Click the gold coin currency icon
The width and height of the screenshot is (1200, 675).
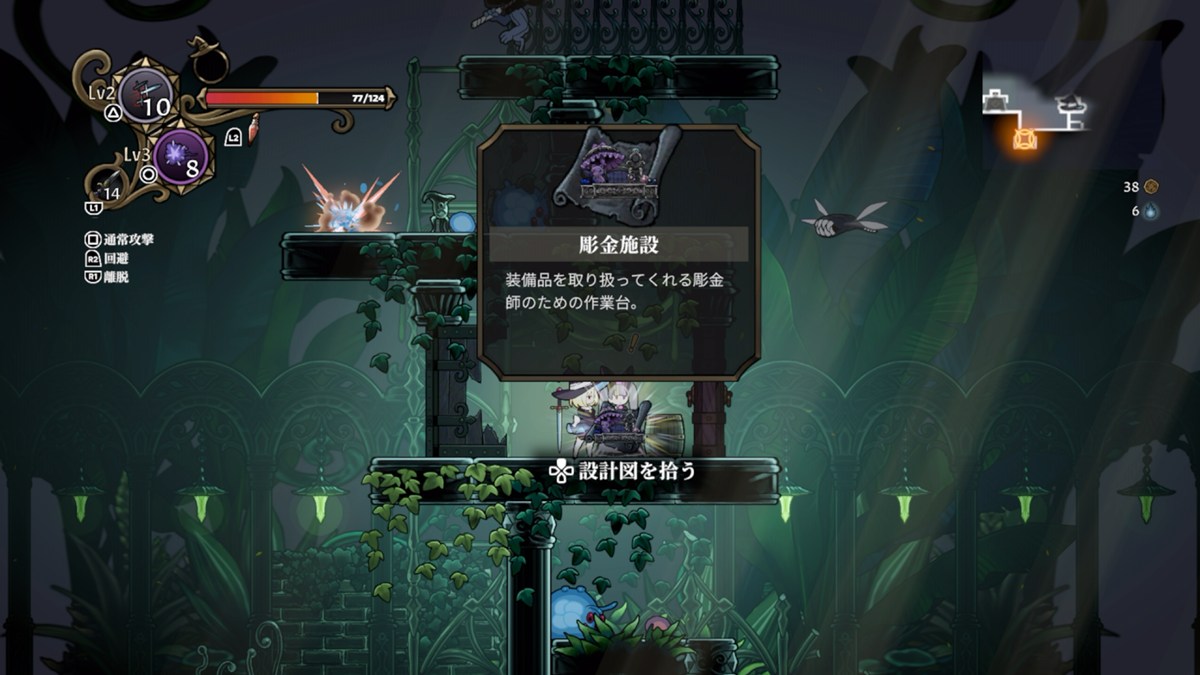[x=1151, y=186]
